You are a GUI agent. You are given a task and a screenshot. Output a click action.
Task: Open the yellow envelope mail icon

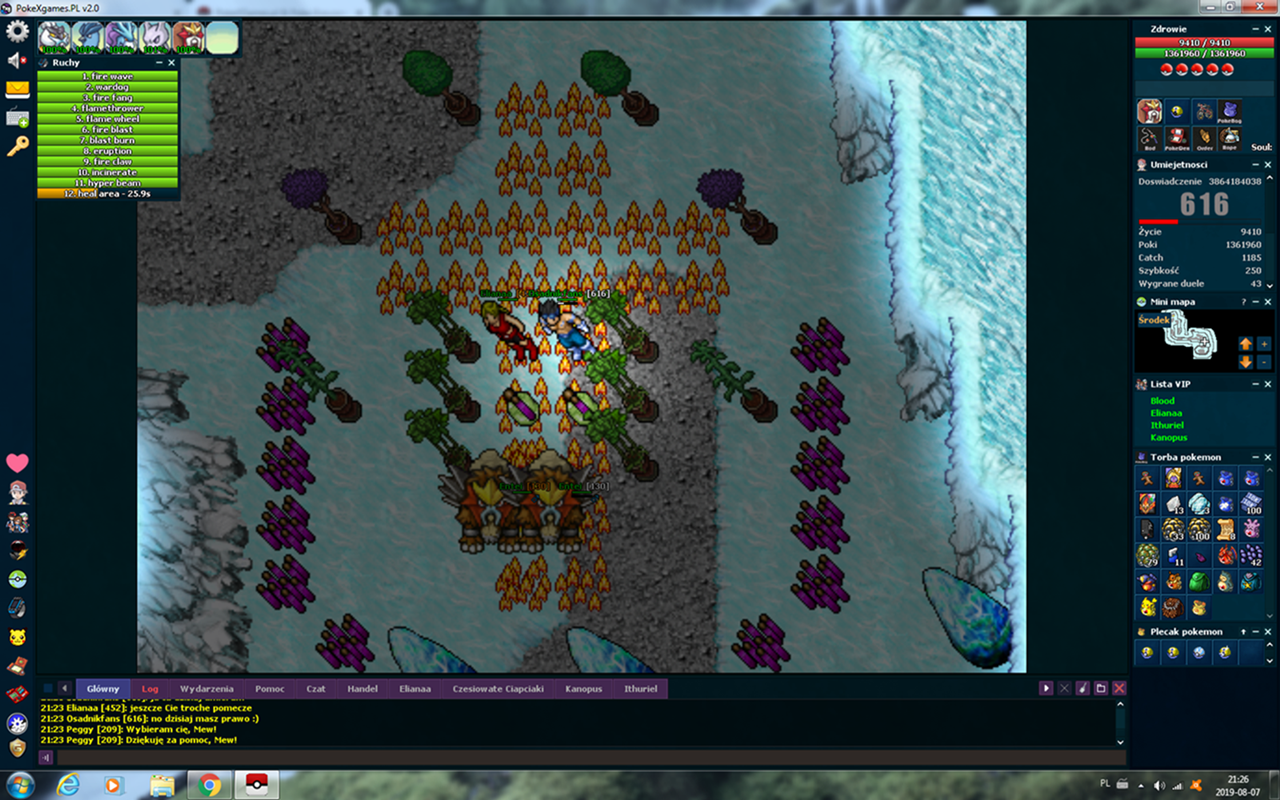point(17,89)
